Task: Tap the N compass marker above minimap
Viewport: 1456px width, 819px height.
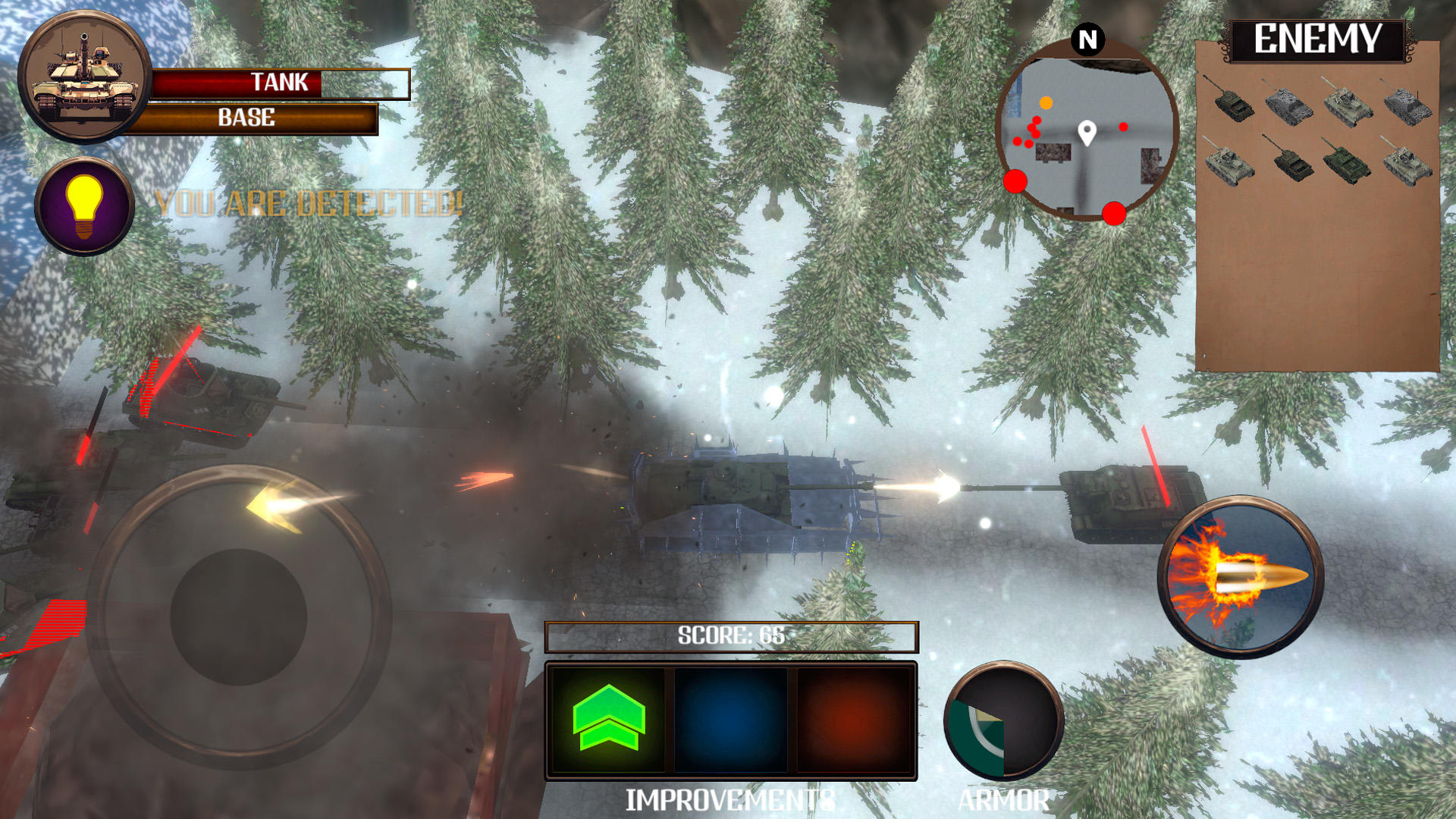Action: pyautogui.click(x=1087, y=36)
